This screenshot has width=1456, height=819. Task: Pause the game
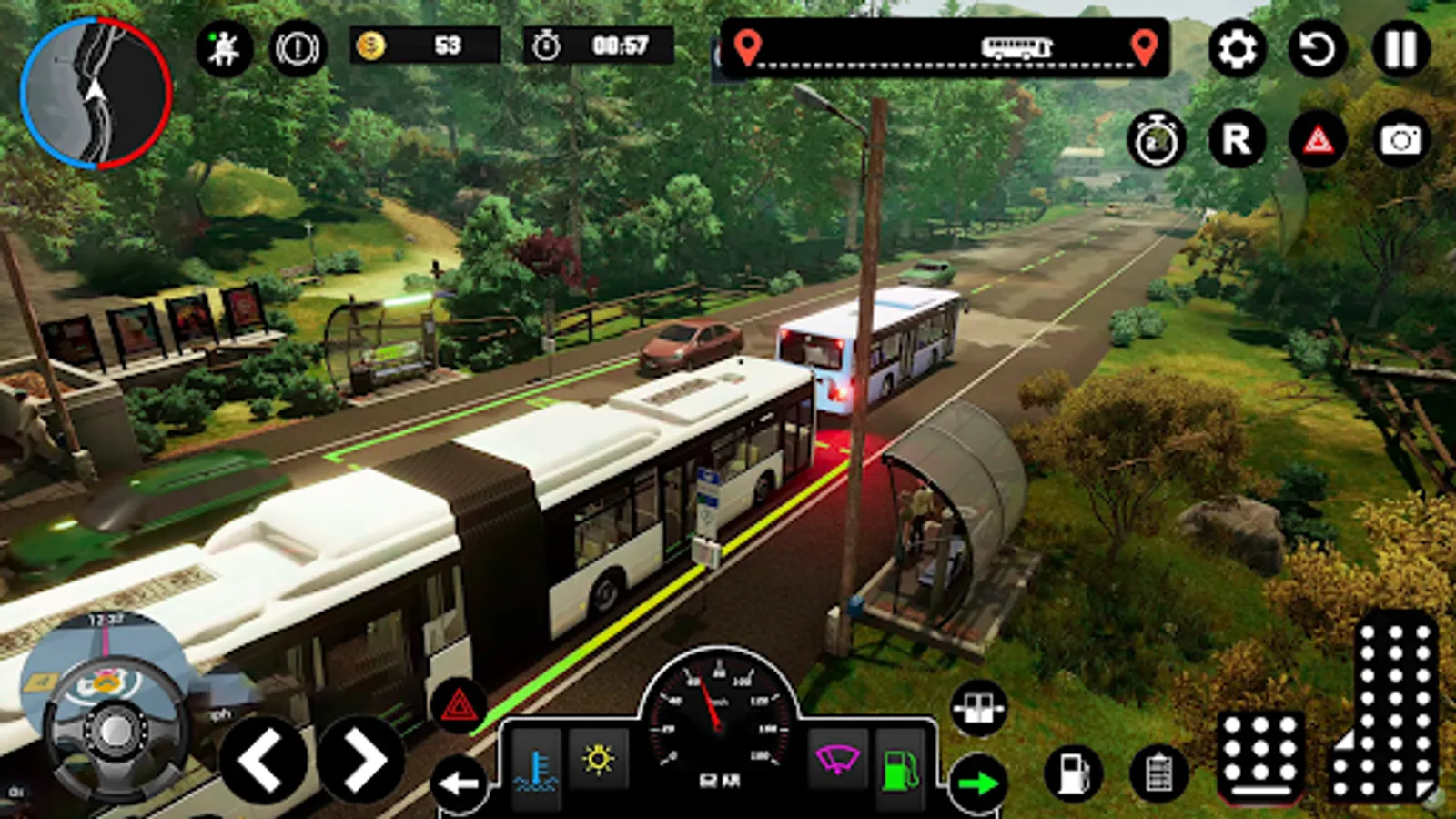[x=1400, y=48]
